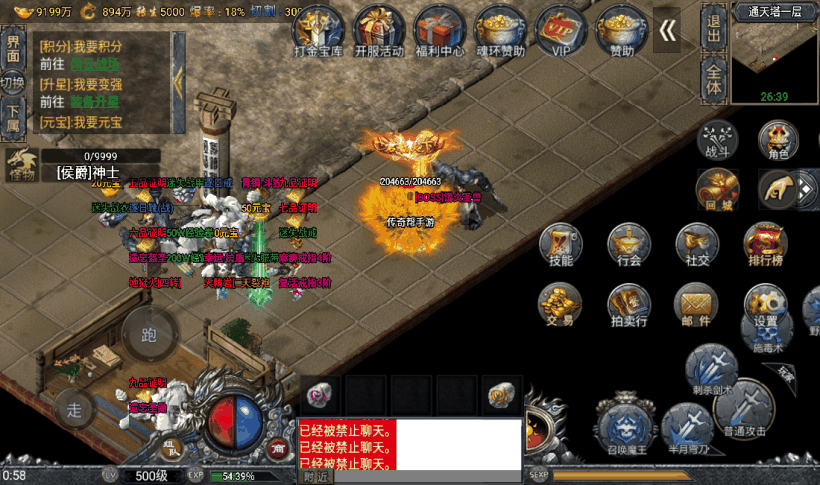
Task: Follow the 装备升星 equipment upgrade link
Action: click(94, 102)
